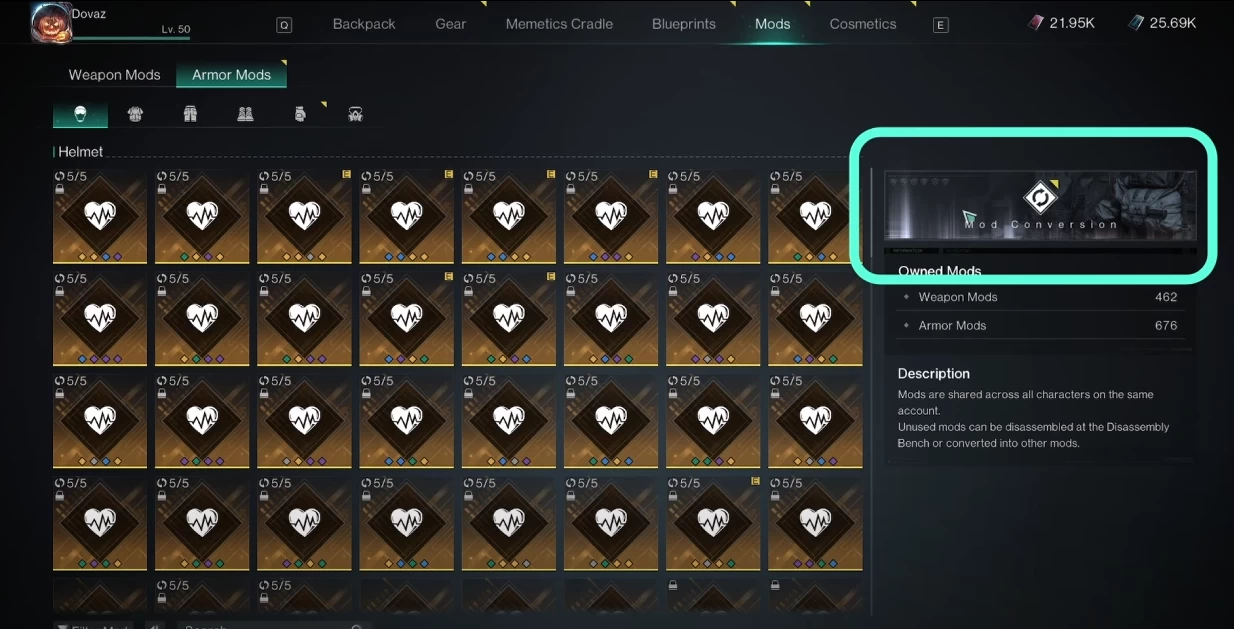The image size is (1234, 629).
Task: Select the pants mod category icon
Action: point(190,114)
